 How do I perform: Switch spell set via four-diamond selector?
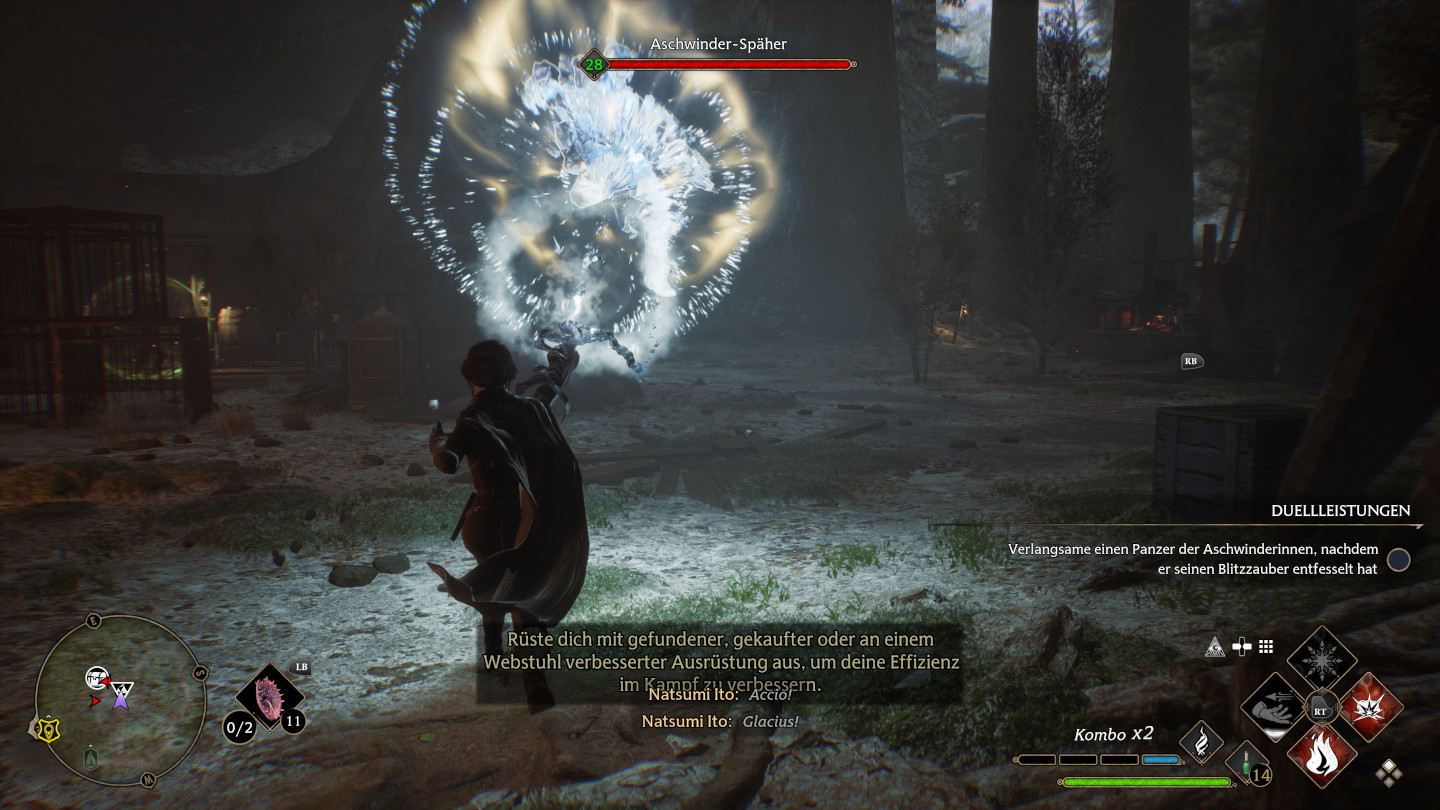1388,772
